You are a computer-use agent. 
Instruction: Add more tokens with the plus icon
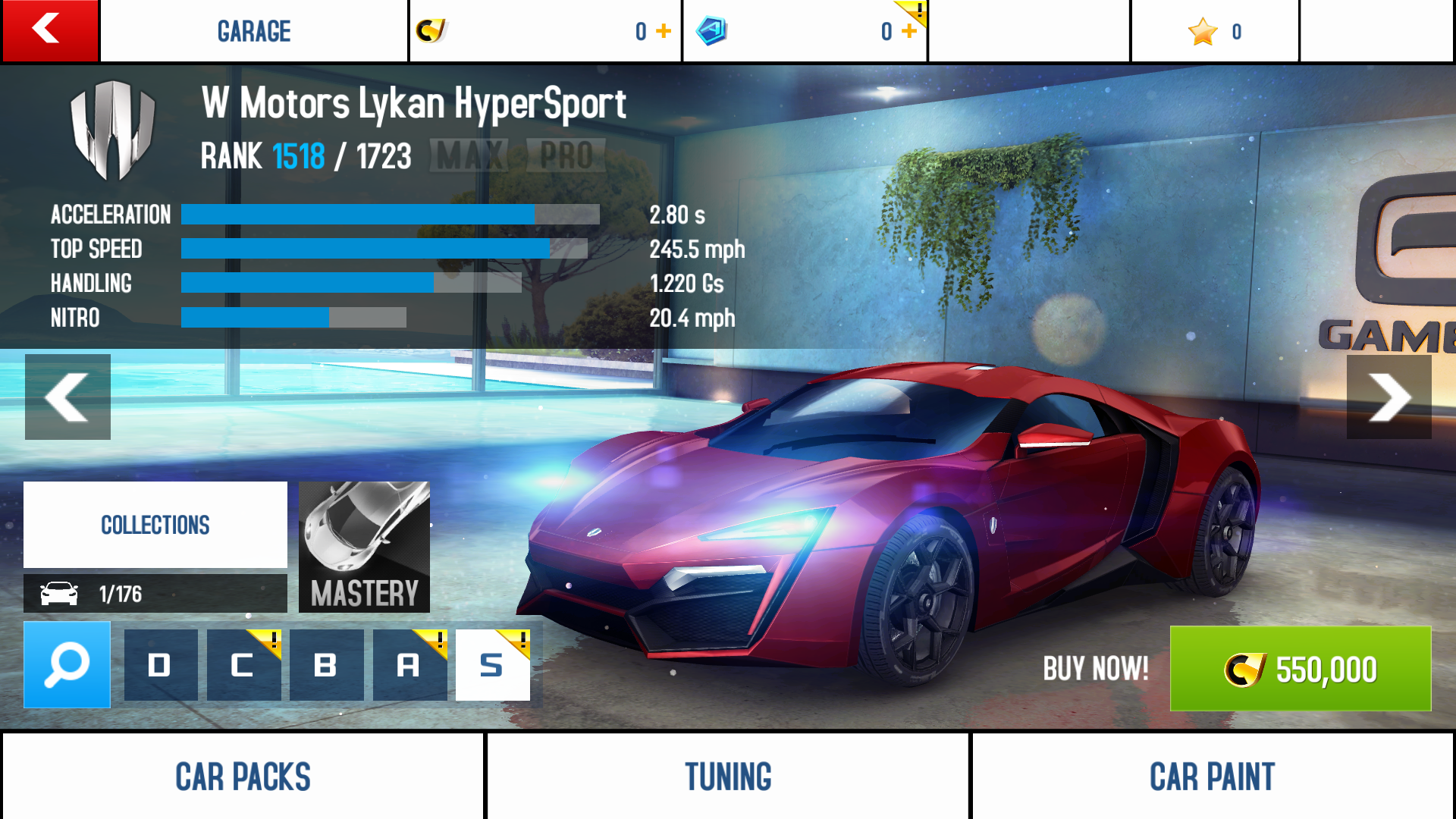tap(909, 31)
